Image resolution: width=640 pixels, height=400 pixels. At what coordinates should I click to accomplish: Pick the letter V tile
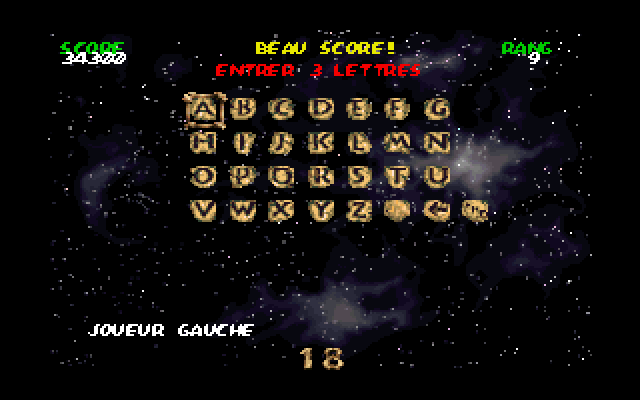pyautogui.click(x=205, y=211)
